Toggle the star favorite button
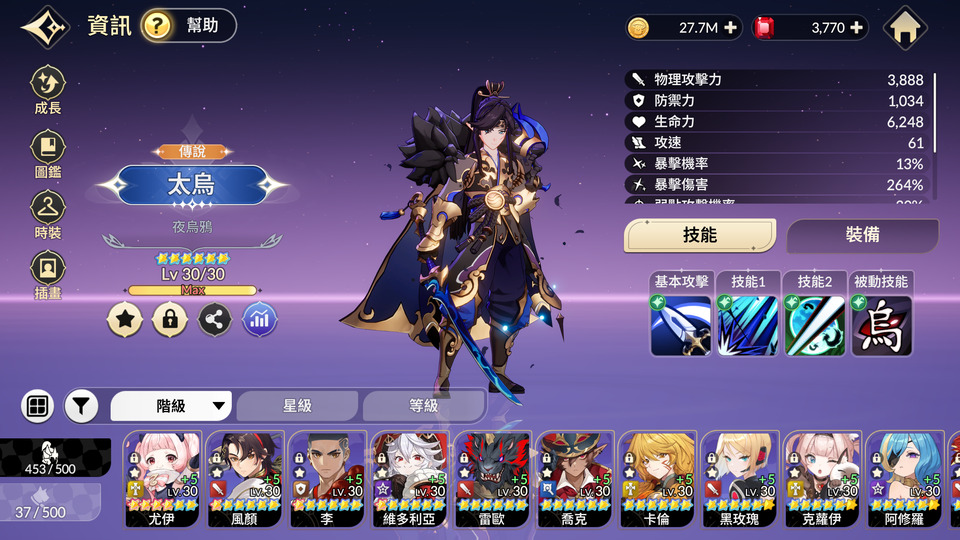 pos(124,319)
